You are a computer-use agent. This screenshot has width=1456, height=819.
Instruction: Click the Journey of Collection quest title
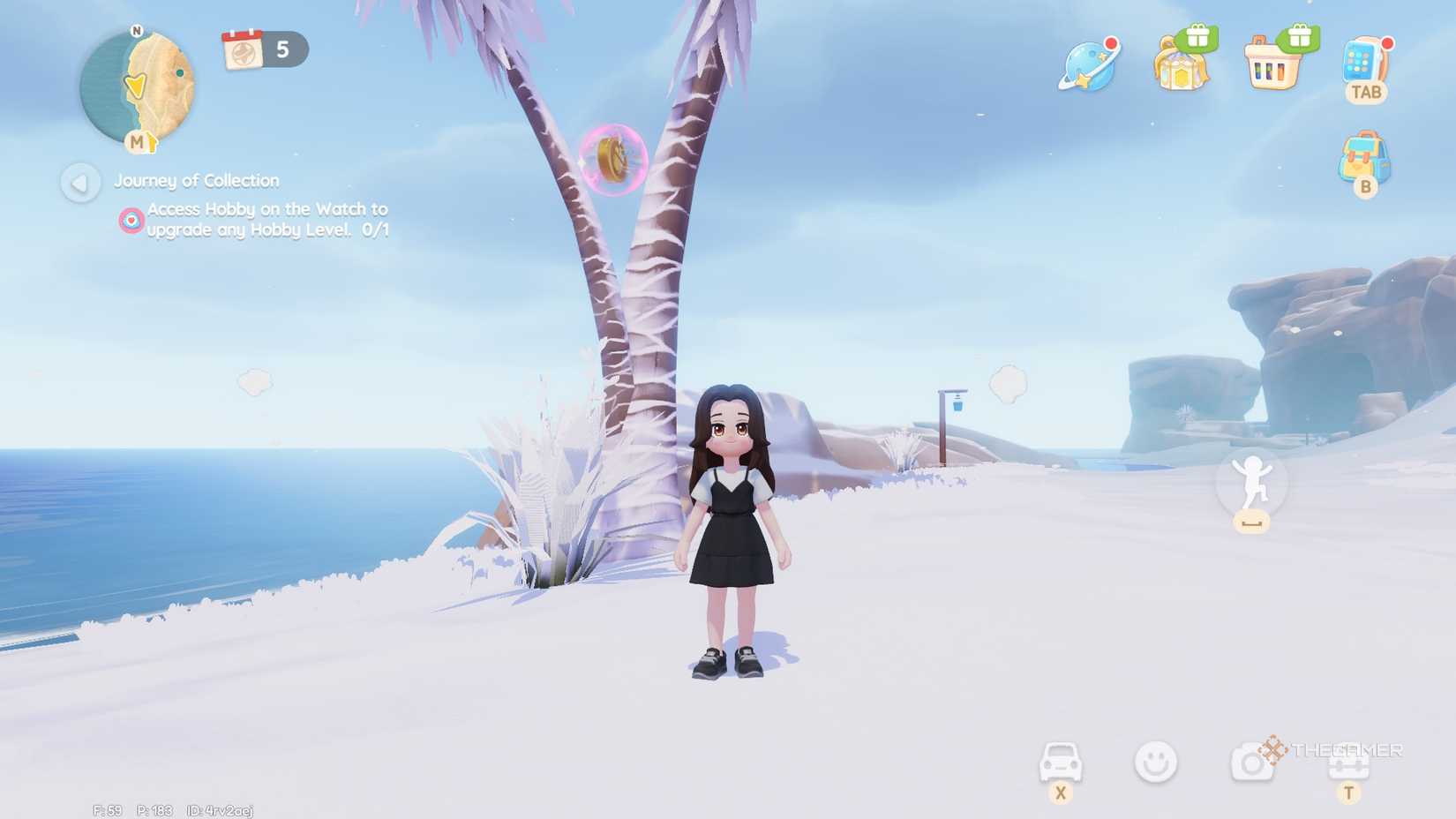click(195, 181)
